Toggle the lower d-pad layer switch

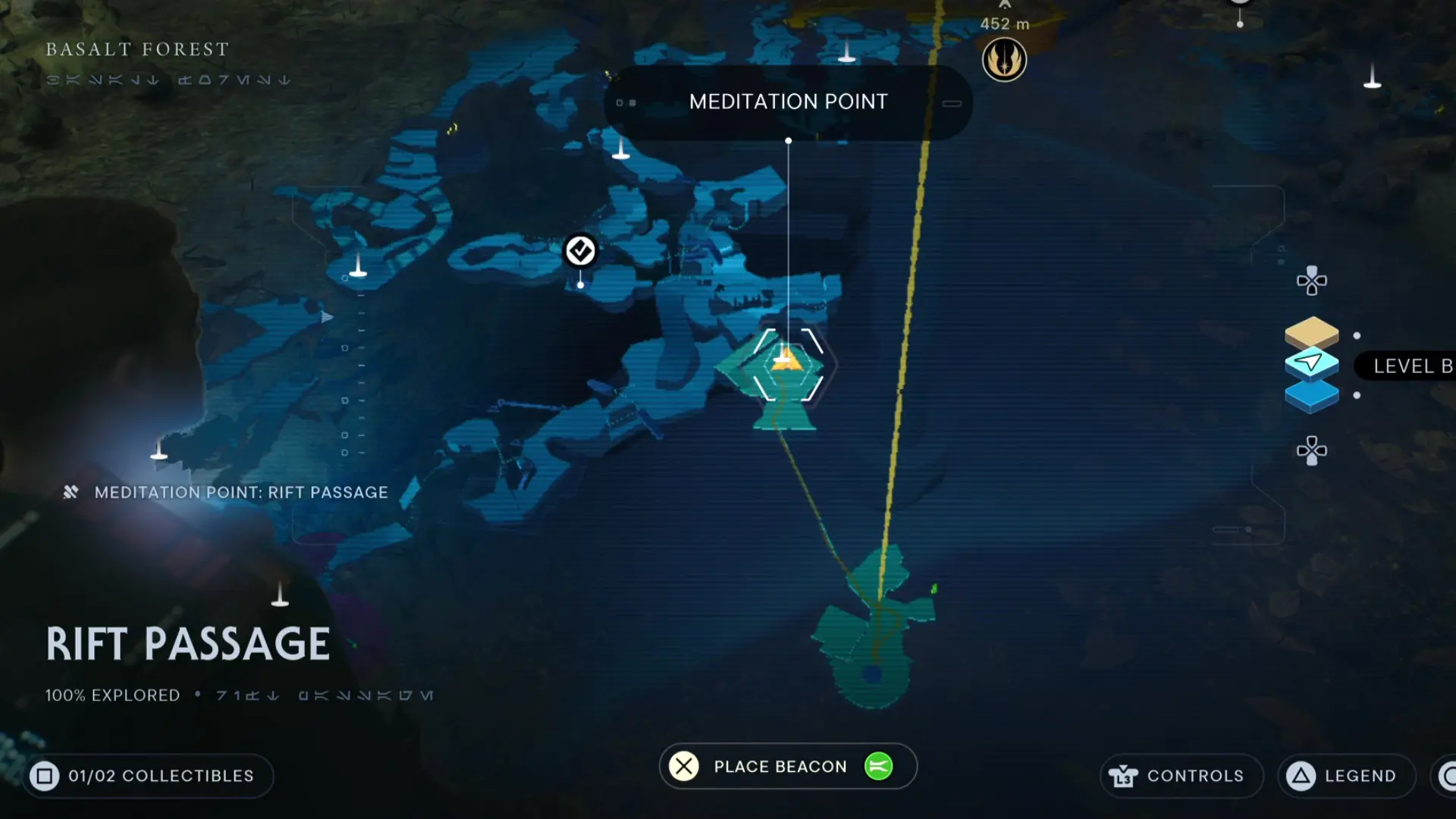tap(1311, 450)
